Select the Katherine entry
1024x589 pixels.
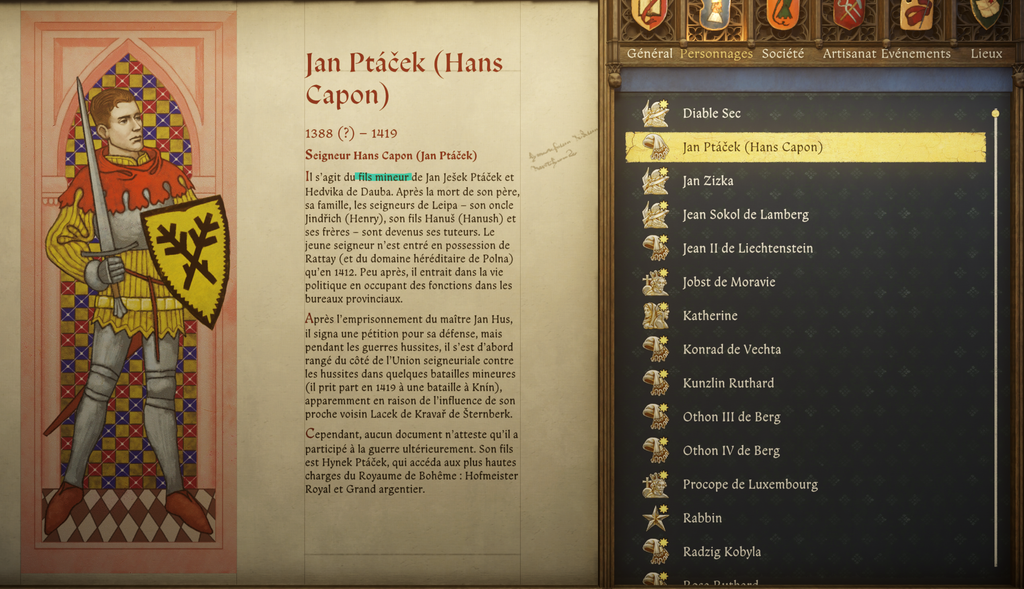(710, 316)
